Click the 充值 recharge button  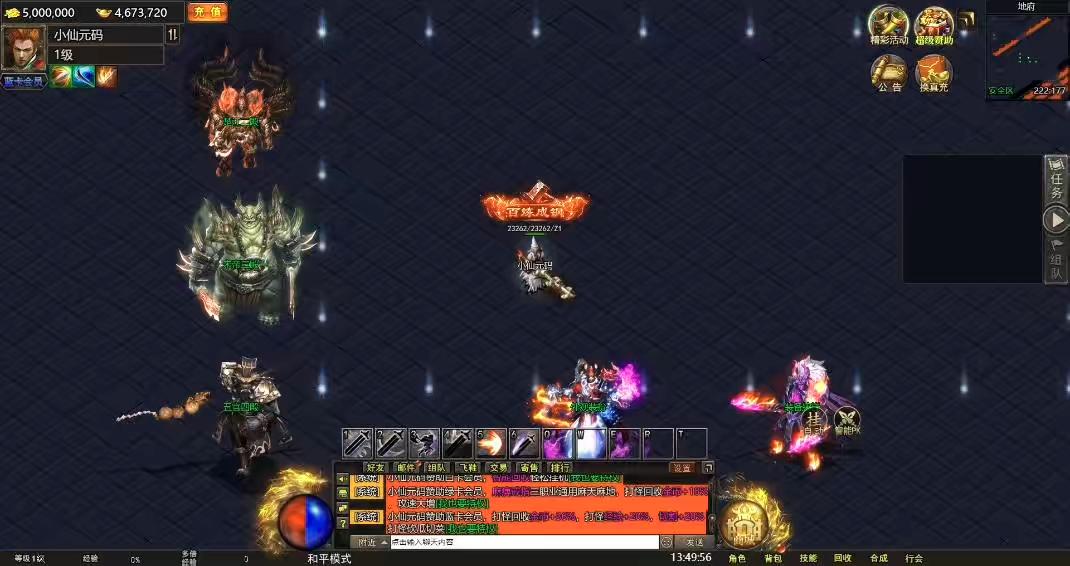[207, 12]
